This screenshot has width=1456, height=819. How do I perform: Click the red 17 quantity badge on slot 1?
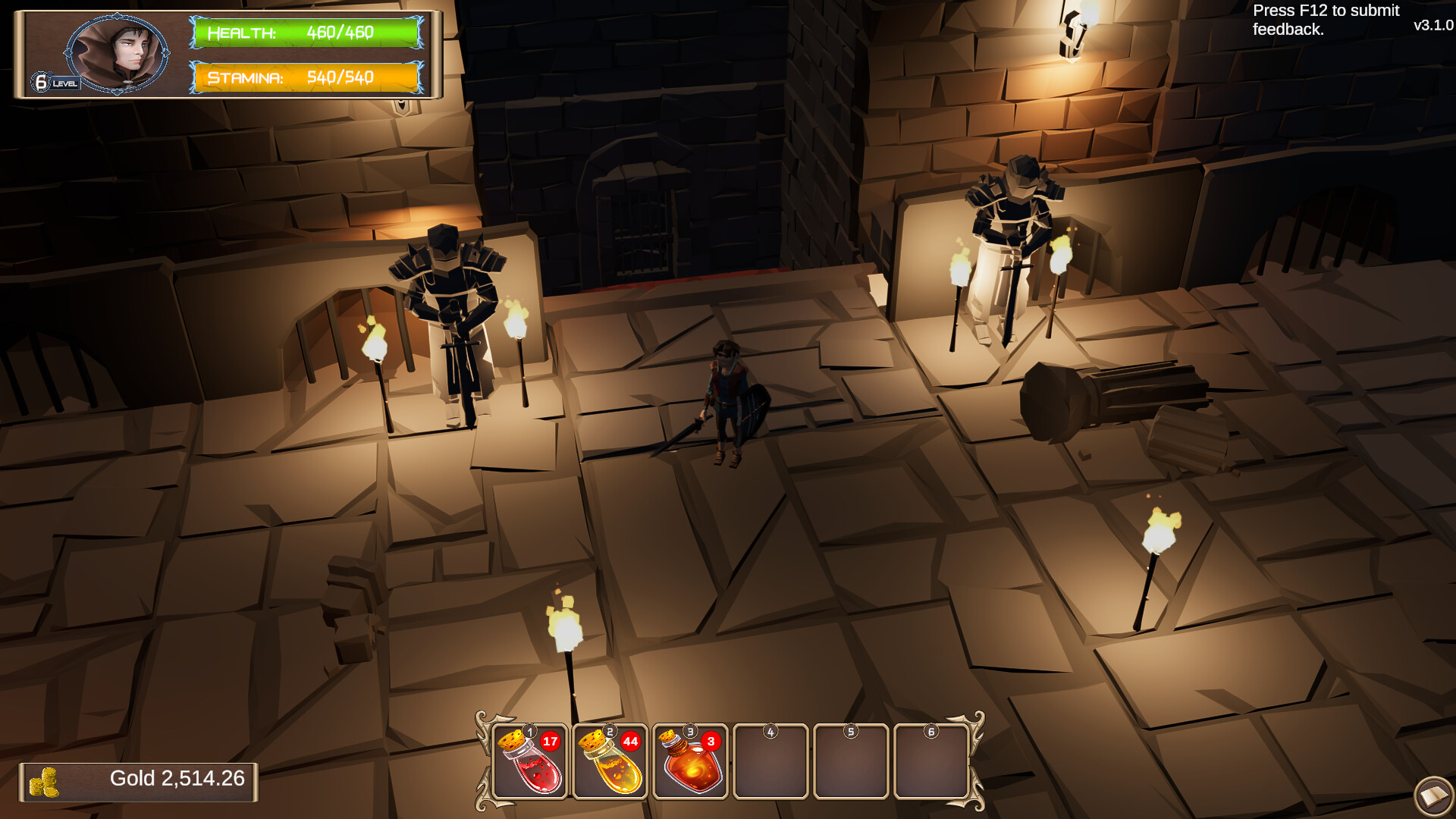point(550,743)
